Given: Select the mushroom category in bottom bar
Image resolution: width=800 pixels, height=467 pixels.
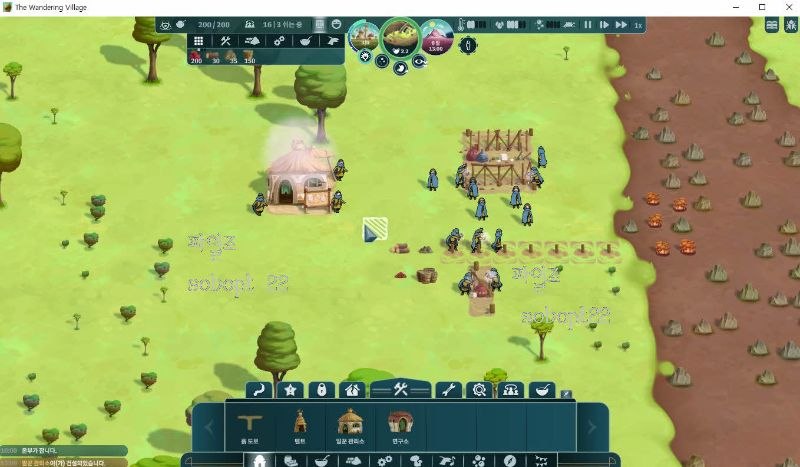Looking at the screenshot, I should click(x=416, y=461).
